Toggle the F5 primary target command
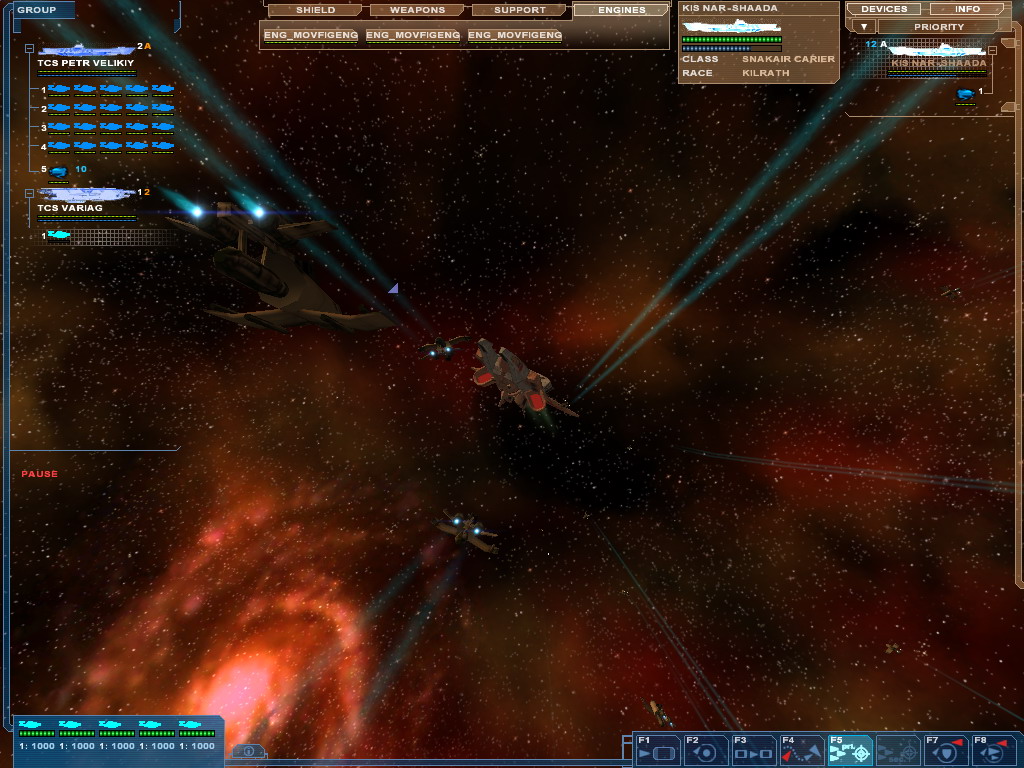The height and width of the screenshot is (768, 1024). pyautogui.click(x=850, y=750)
